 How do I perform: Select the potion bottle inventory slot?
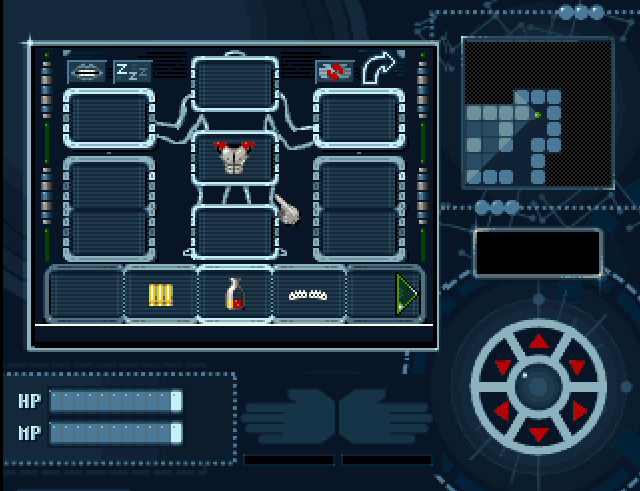tap(235, 294)
